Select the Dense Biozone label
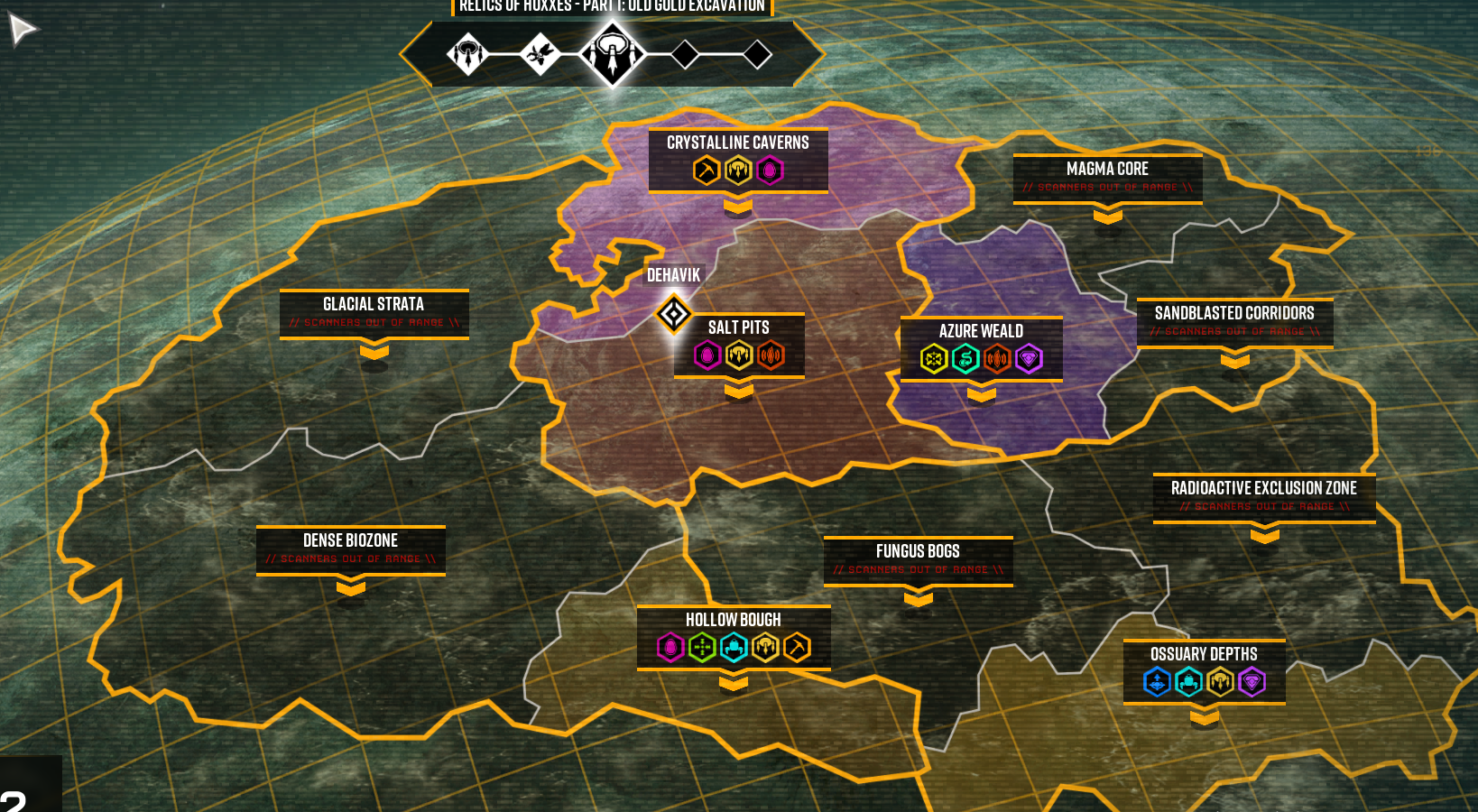Image resolution: width=1478 pixels, height=812 pixels. pyautogui.click(x=350, y=541)
